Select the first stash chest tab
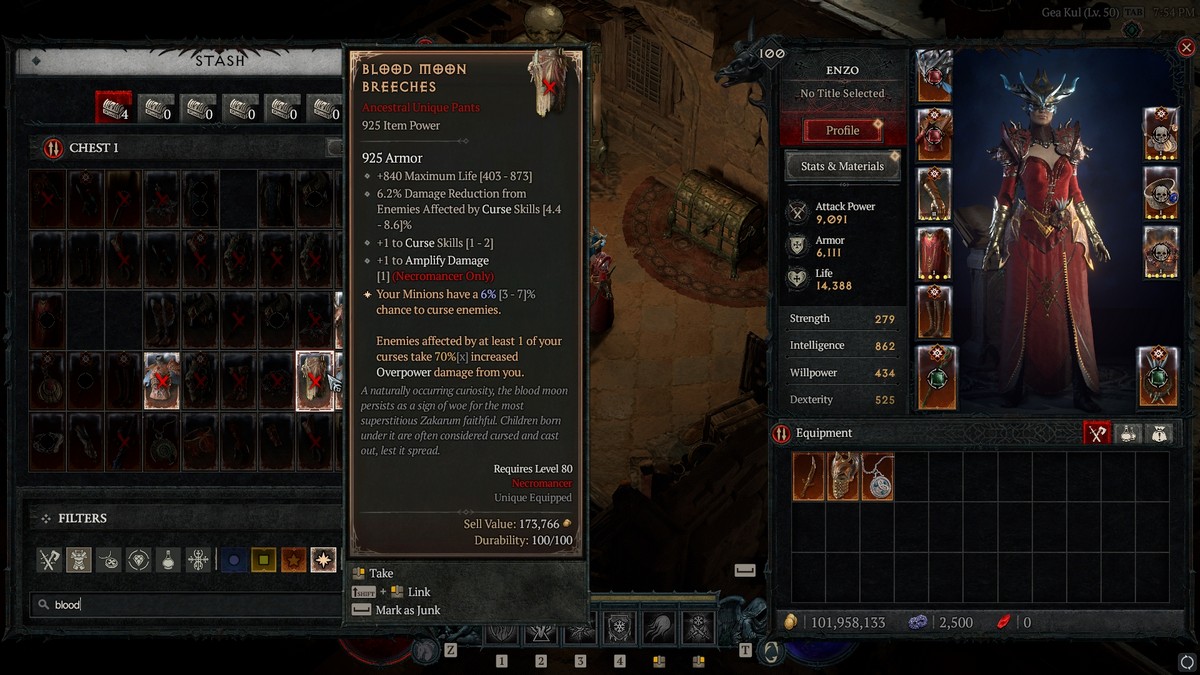Screen dimensions: 1200x675 [x=113, y=105]
